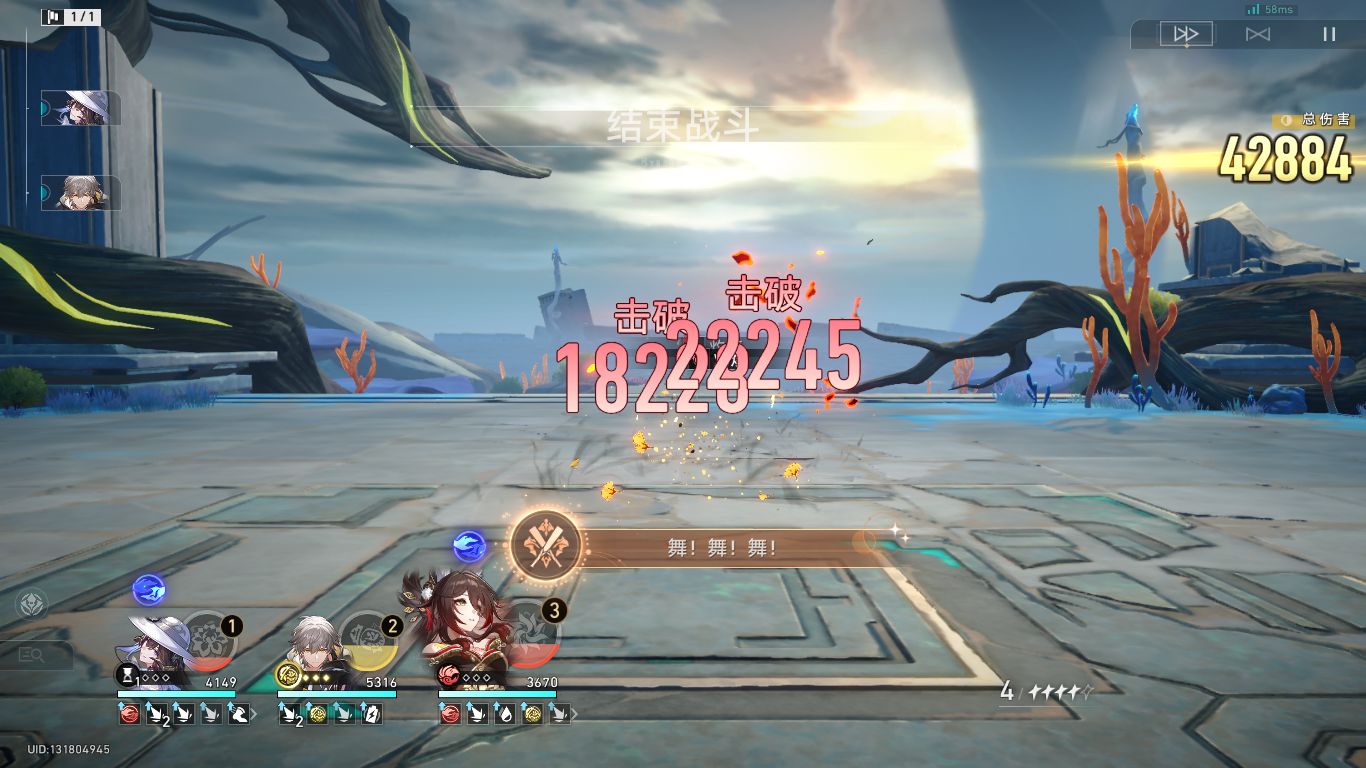Click the circular emblem icon above the details button
This screenshot has width=1366, height=768.
(x=31, y=605)
